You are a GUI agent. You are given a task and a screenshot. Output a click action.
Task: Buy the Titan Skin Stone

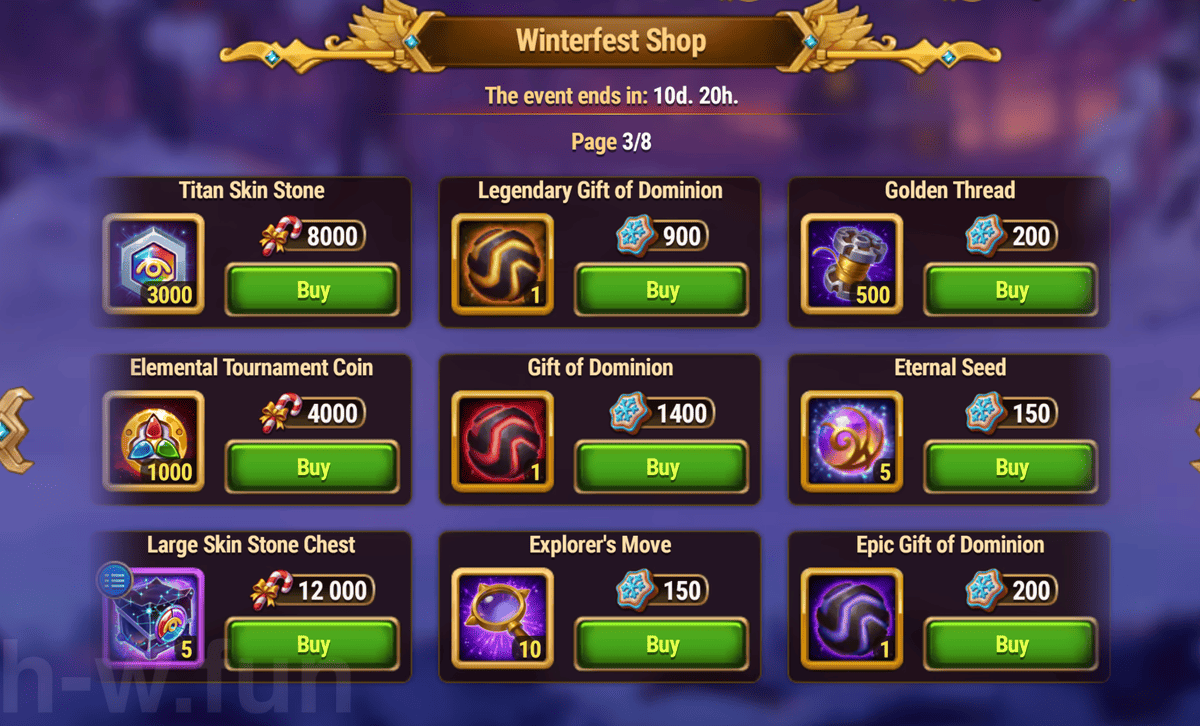click(x=312, y=291)
